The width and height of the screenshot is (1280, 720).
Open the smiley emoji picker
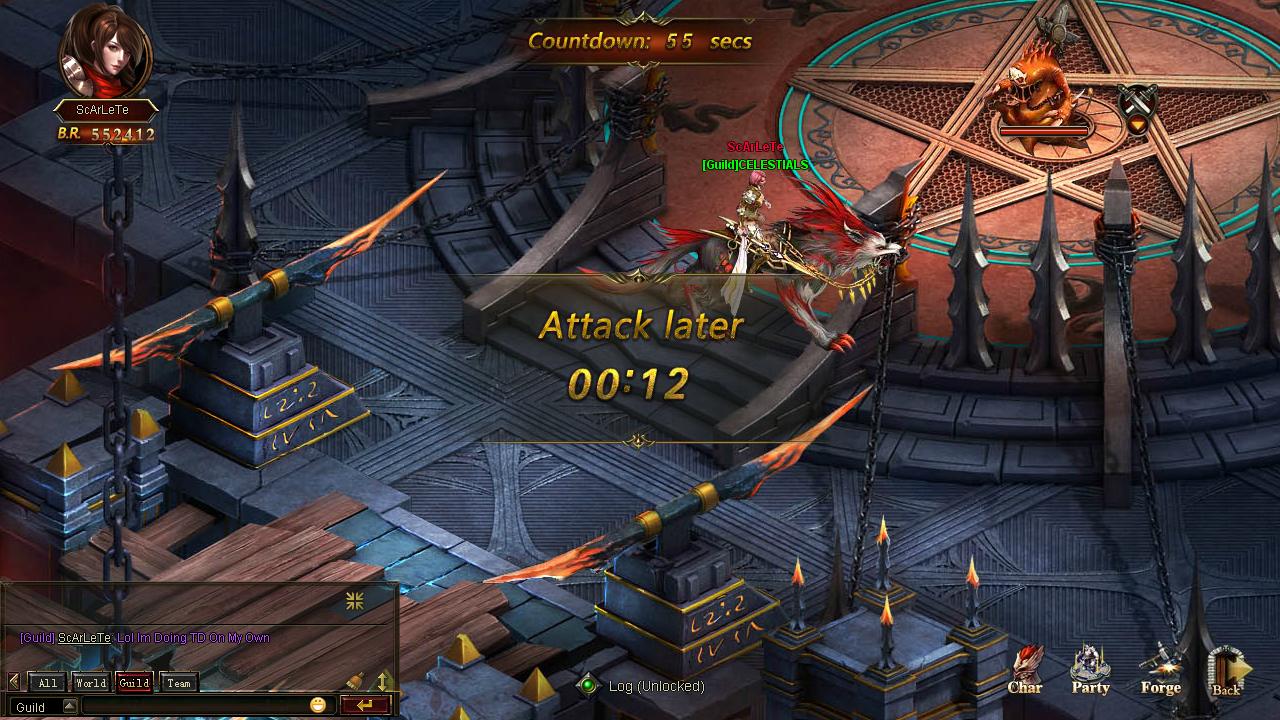[x=318, y=705]
